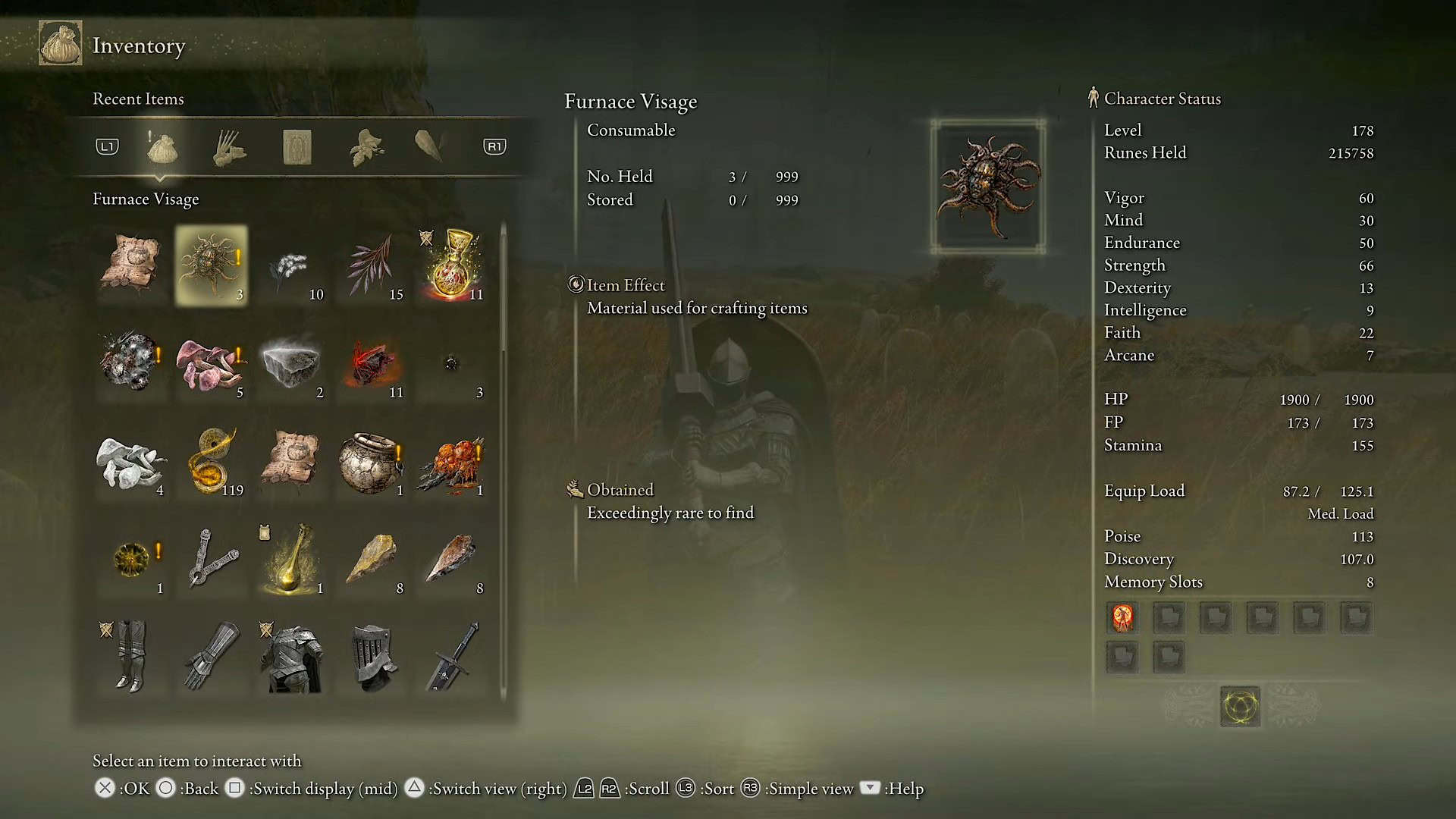Open Sort options via L3 prompt
The image size is (1456, 819).
coord(686,788)
